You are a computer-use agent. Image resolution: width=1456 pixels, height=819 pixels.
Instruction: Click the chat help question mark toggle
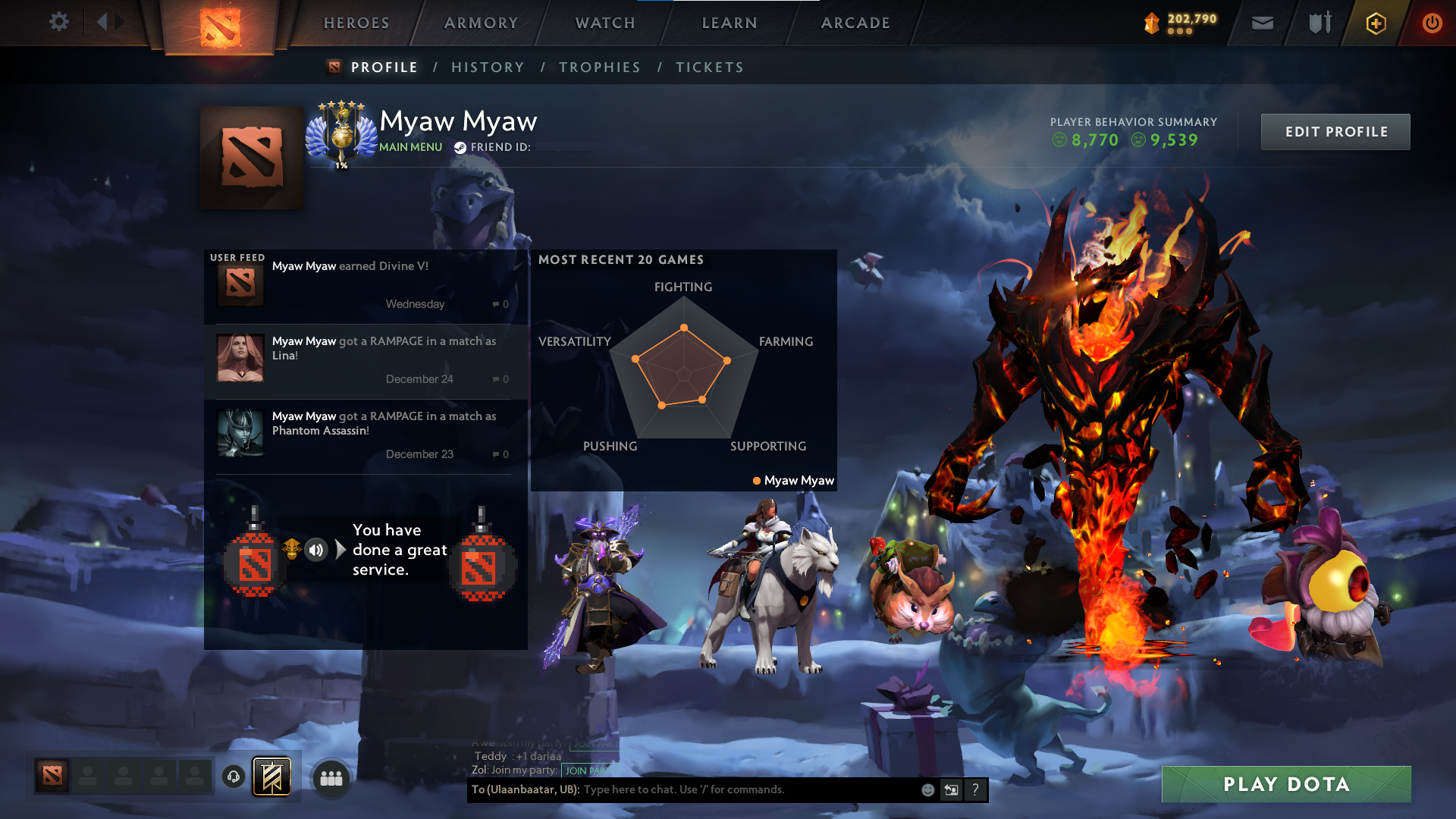point(976,789)
